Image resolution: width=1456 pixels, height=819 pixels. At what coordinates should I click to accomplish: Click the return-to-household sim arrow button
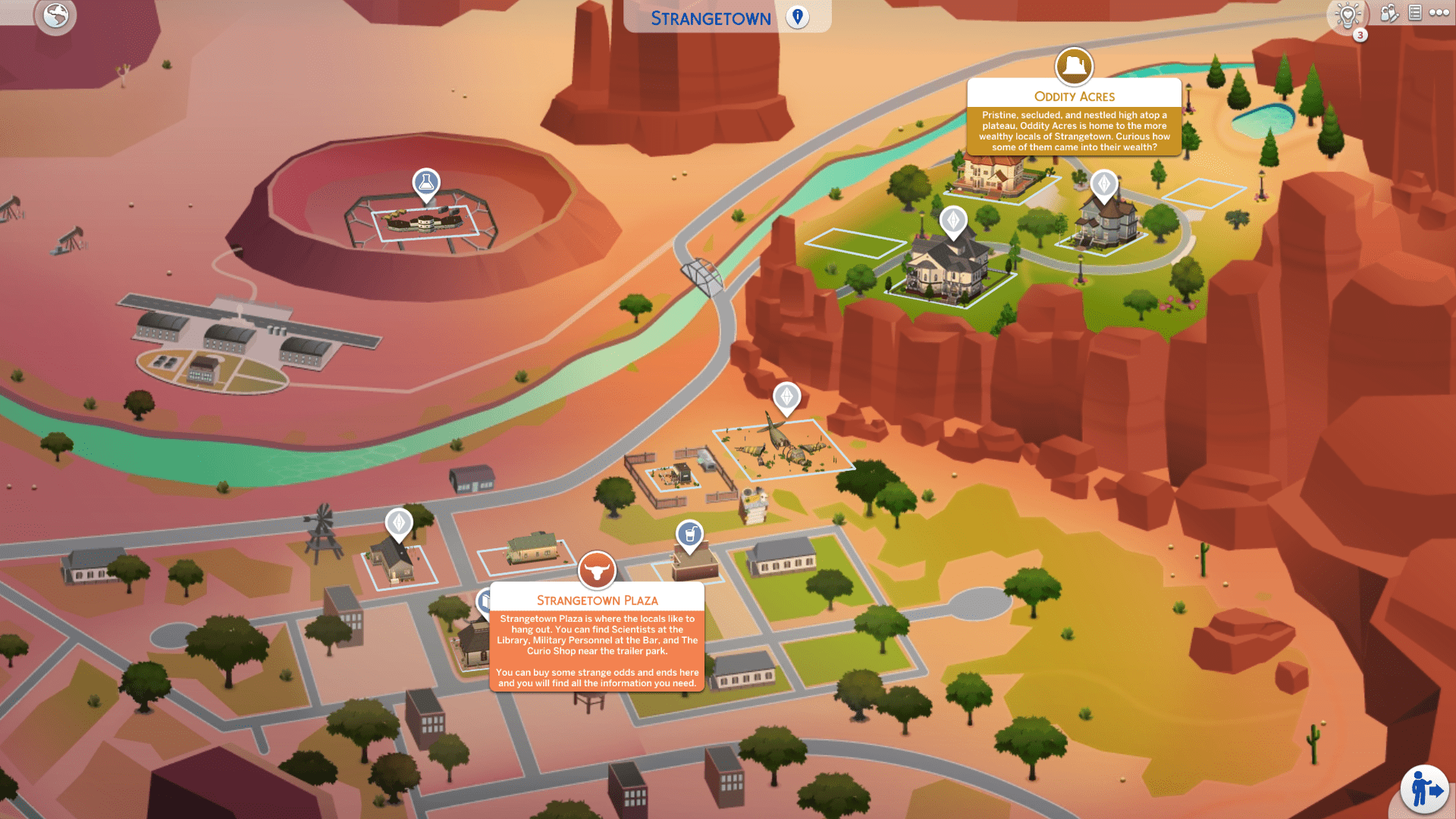(1424, 789)
